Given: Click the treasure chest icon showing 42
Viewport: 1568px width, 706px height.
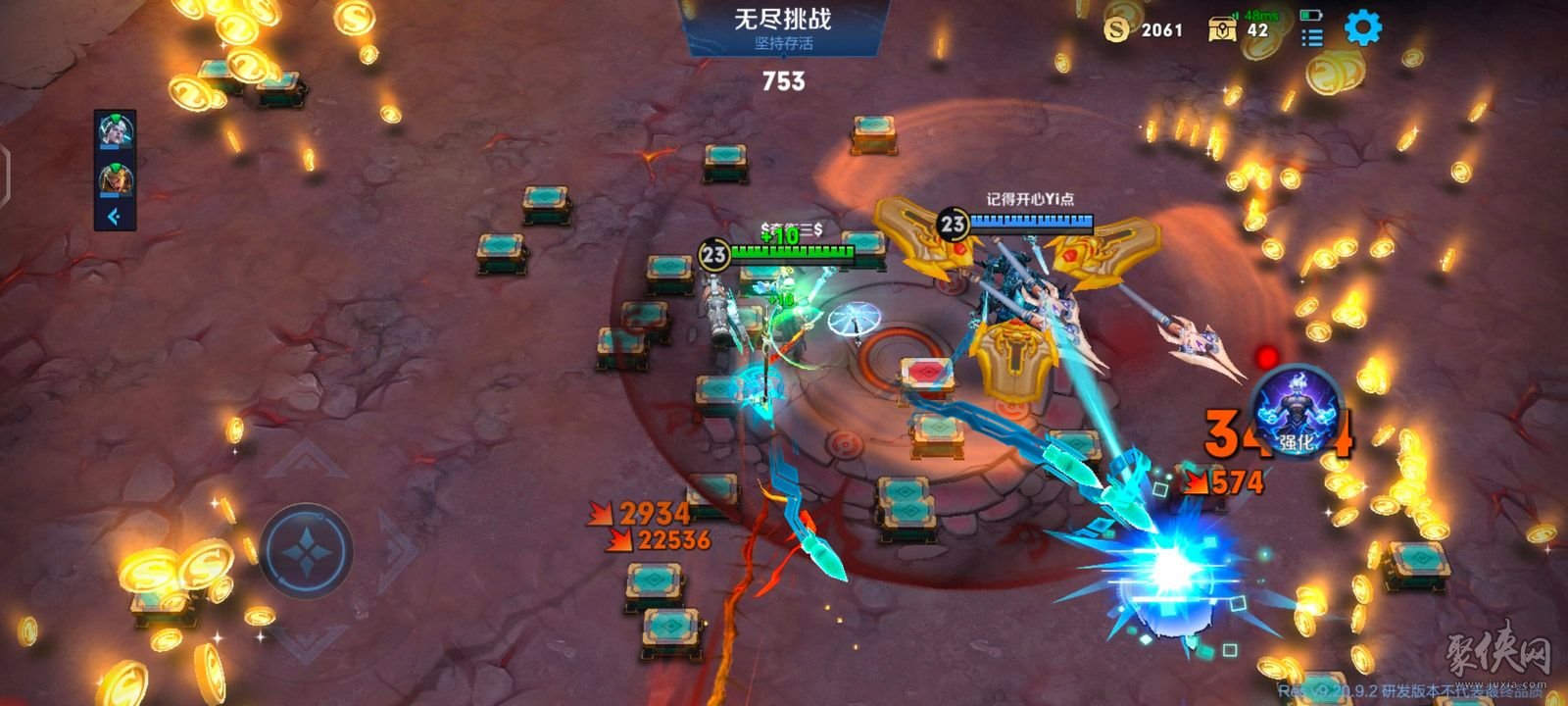Looking at the screenshot, I should pos(1224,30).
